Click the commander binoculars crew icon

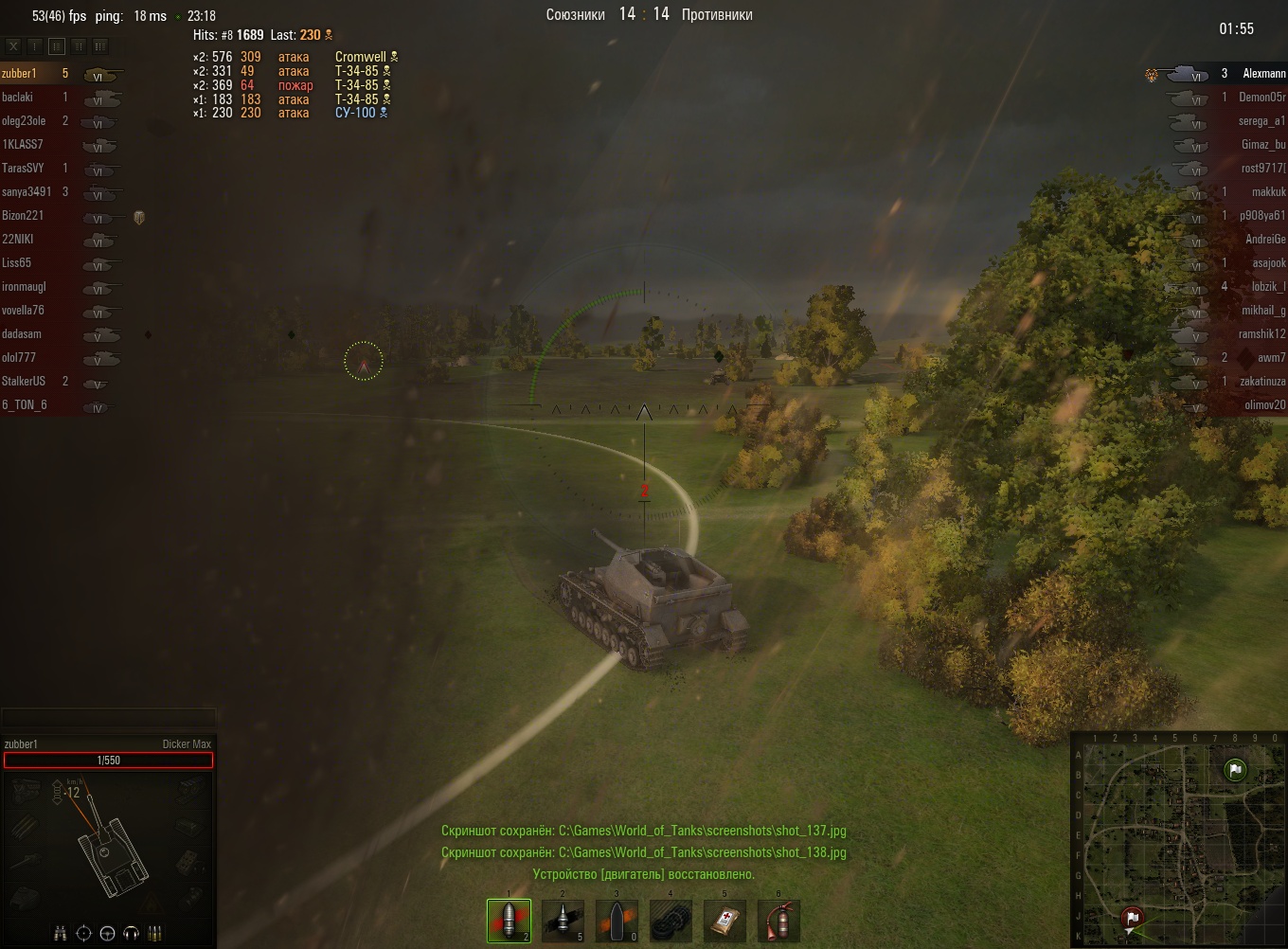60,933
